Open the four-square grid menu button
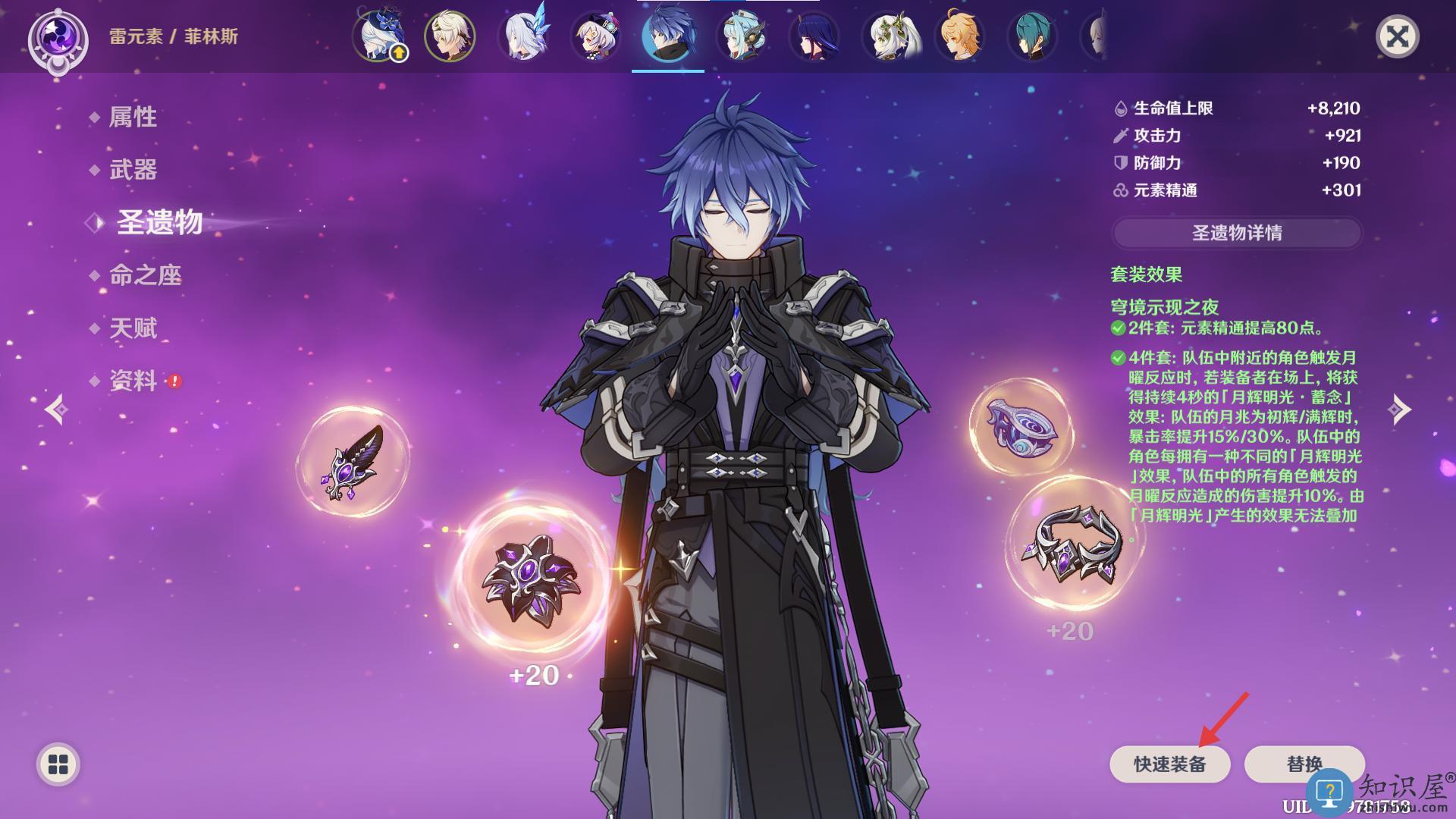The width and height of the screenshot is (1456, 819). click(x=58, y=764)
